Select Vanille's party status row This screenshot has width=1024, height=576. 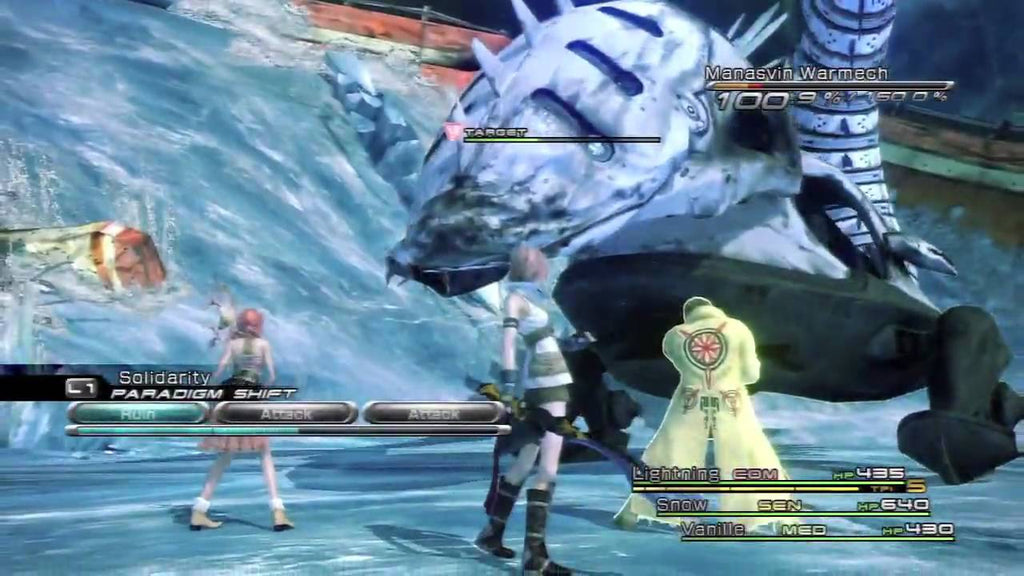(x=815, y=530)
